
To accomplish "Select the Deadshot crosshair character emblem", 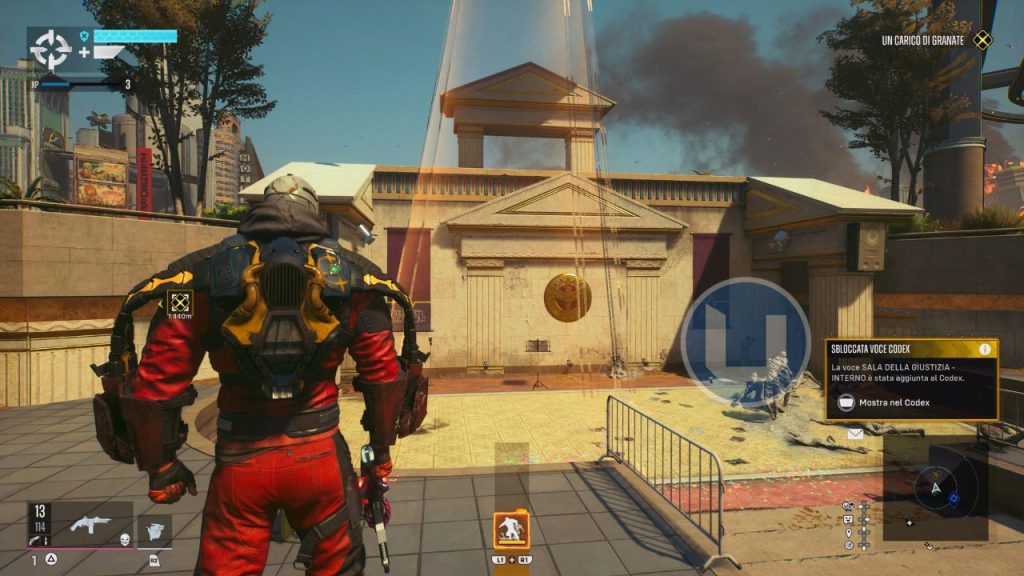I will pos(49,49).
